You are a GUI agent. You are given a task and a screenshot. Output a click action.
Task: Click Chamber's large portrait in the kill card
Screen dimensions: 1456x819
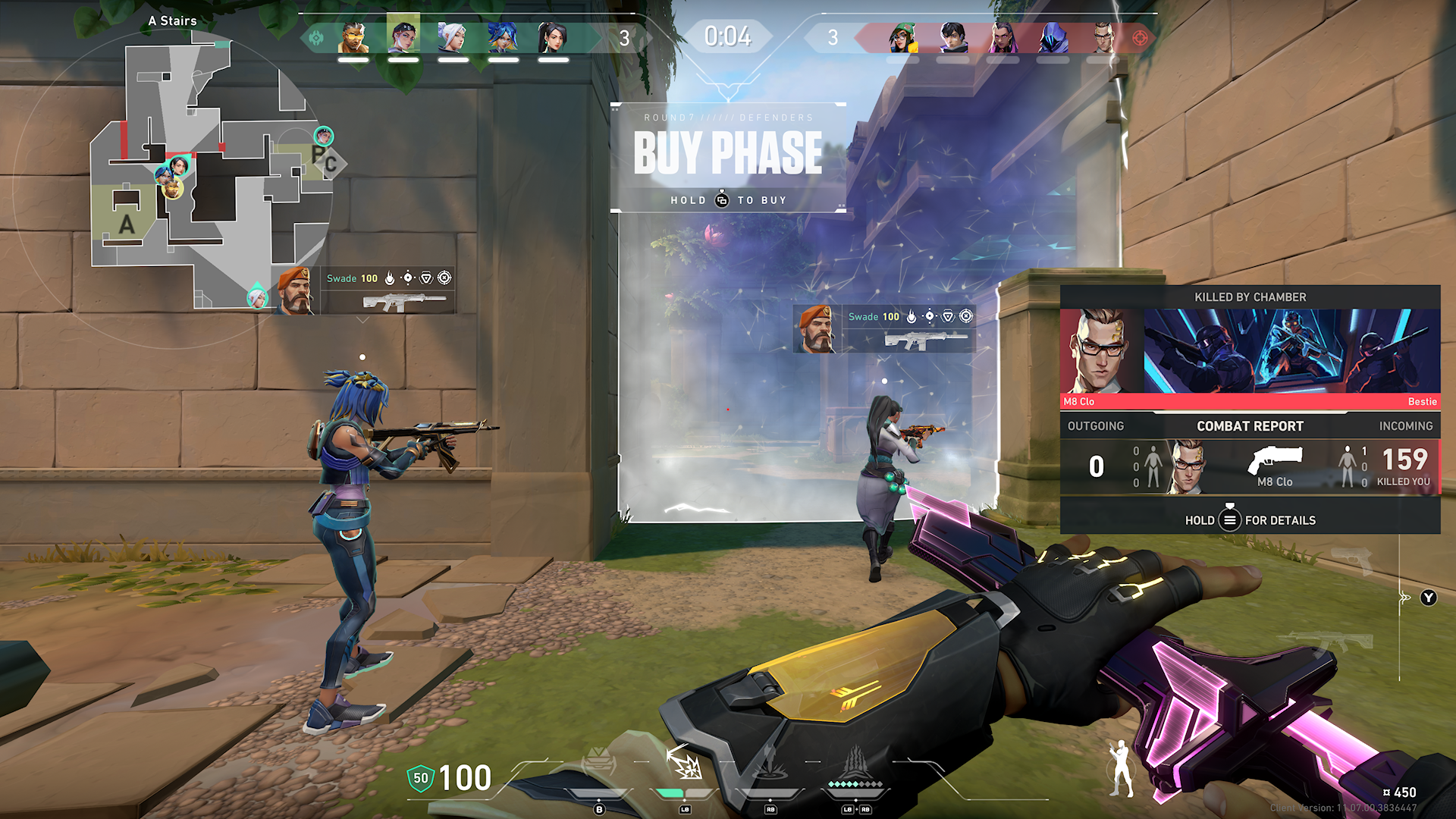coord(1101,350)
